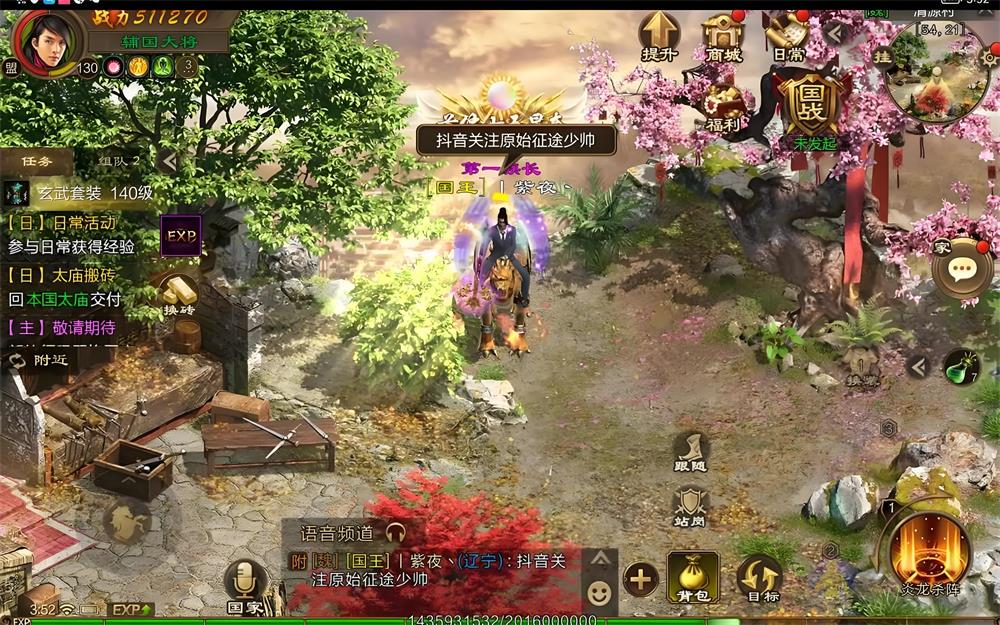Screen dimensions: 1000x625
Task: Tap the 国家 microphone voice button
Action: pos(244,585)
